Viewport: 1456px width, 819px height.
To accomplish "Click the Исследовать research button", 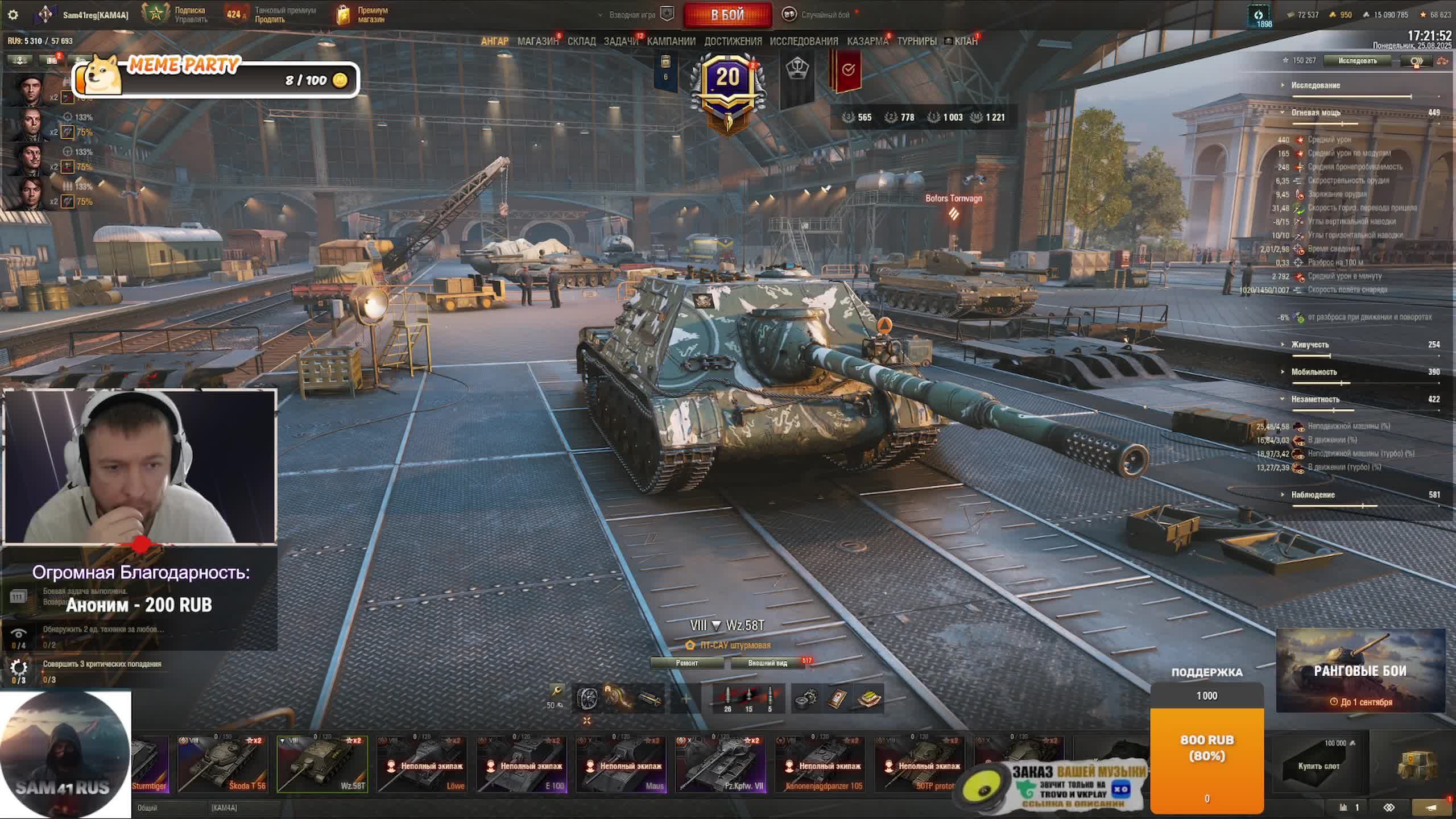I will 1357,61.
